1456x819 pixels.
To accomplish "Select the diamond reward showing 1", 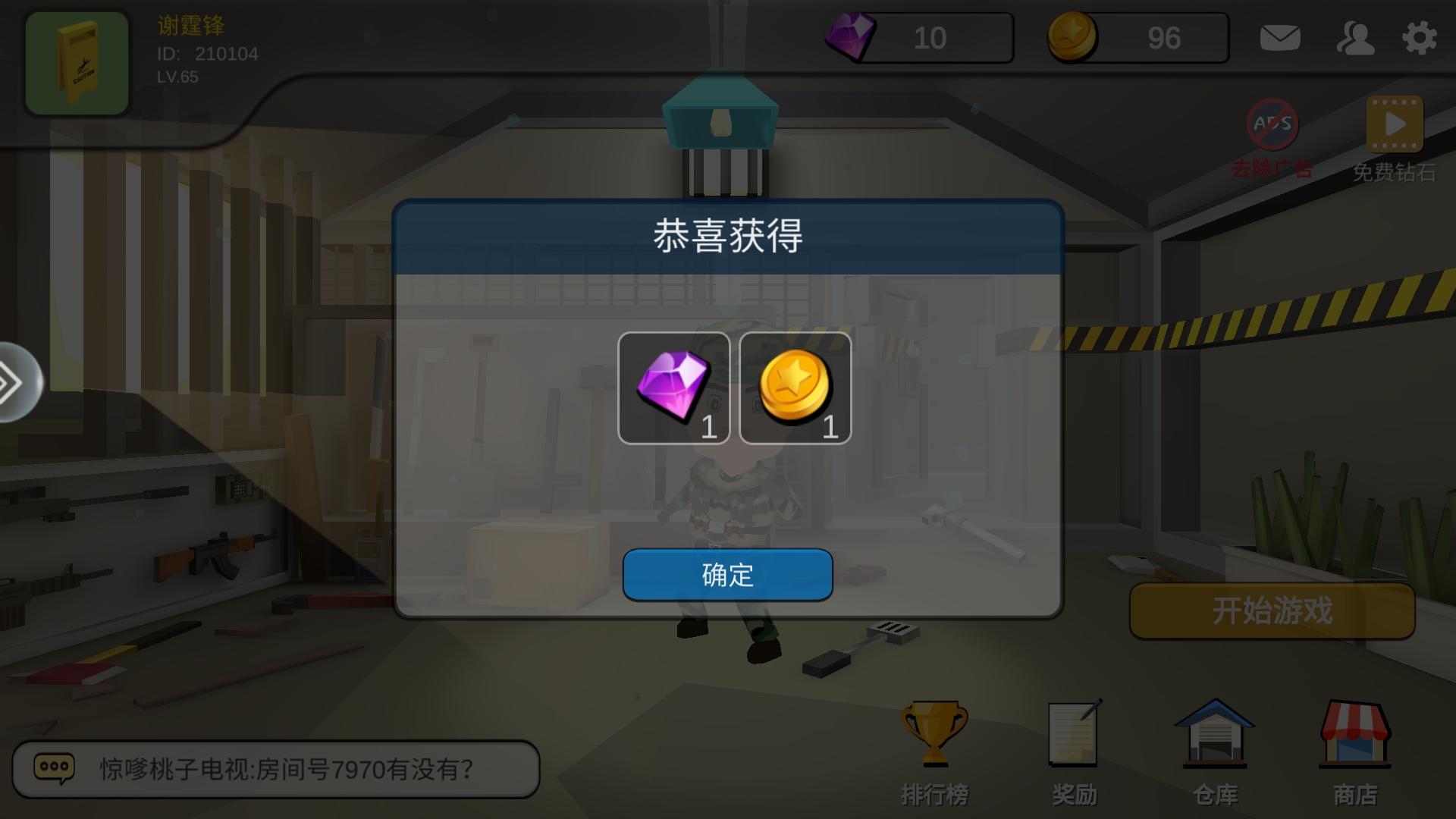I will pyautogui.click(x=675, y=388).
